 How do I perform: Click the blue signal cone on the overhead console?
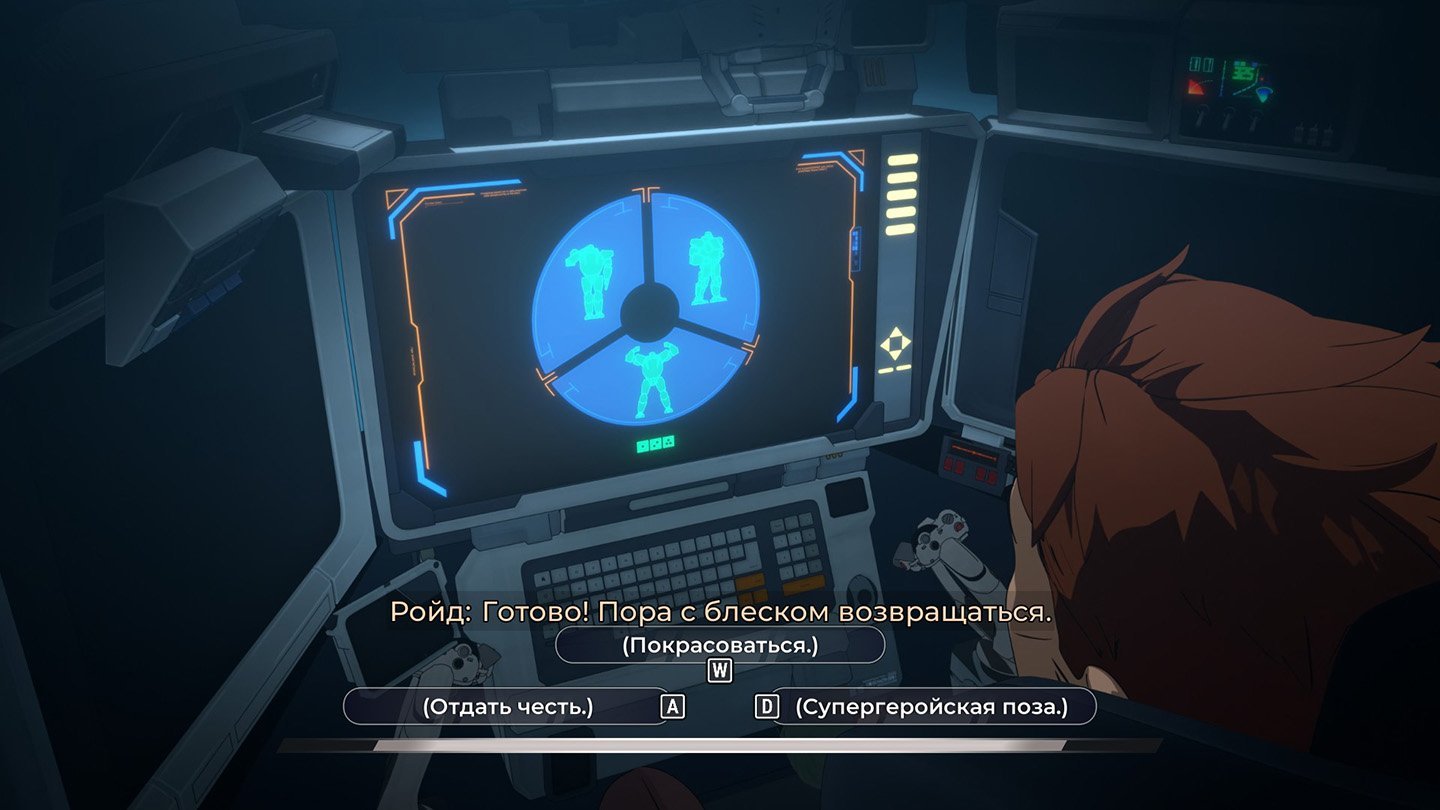pos(1263,95)
